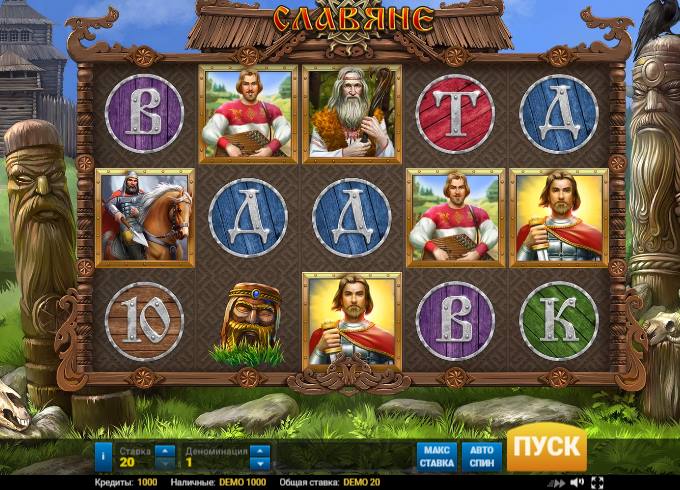Raise the Деноминация value
The width and height of the screenshot is (680, 490).
pyautogui.click(x=261, y=450)
